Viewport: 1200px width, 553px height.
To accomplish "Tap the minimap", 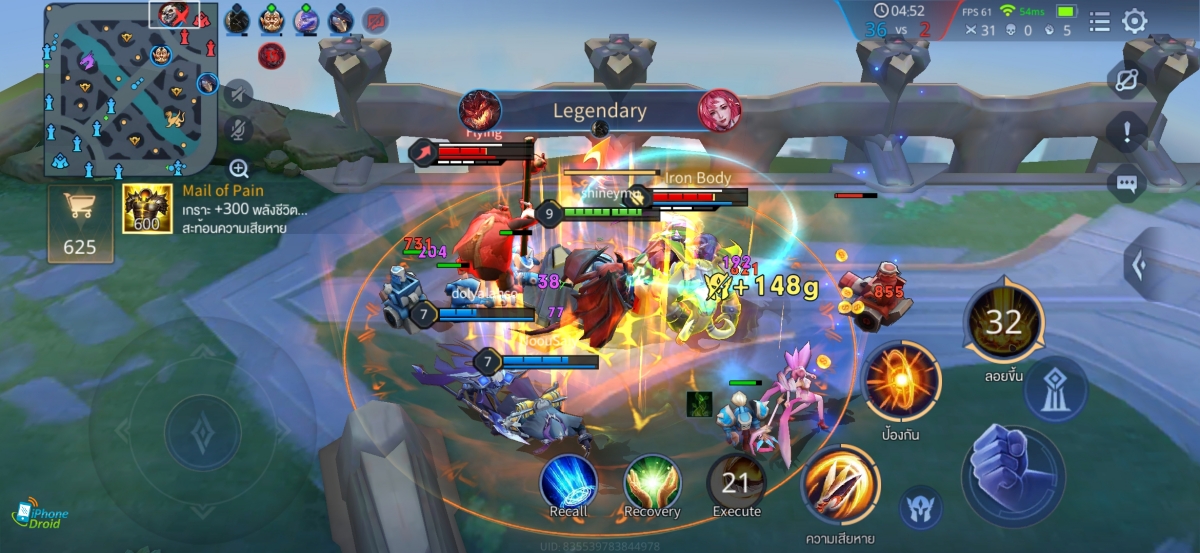I will [130, 88].
